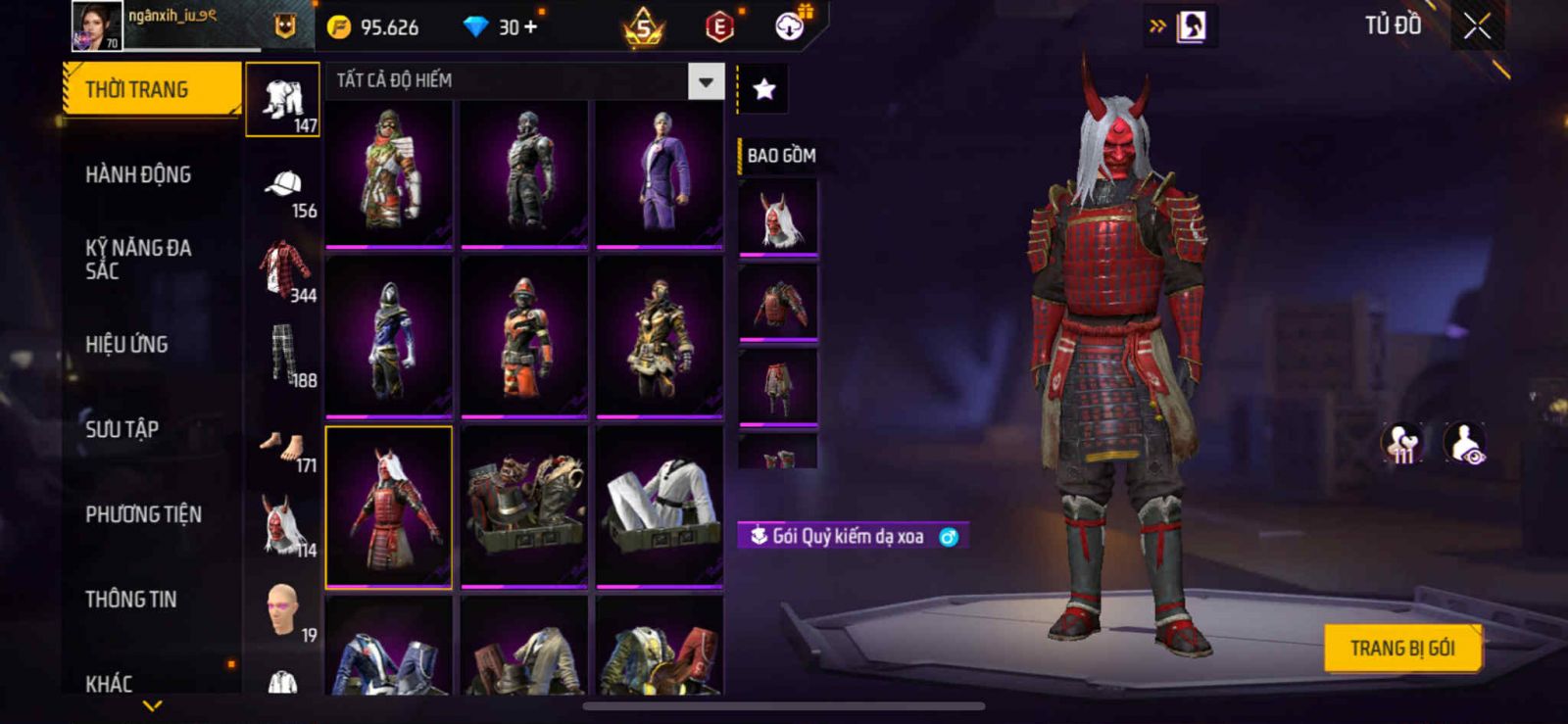Close the wardrobe with the X button

1477,26
